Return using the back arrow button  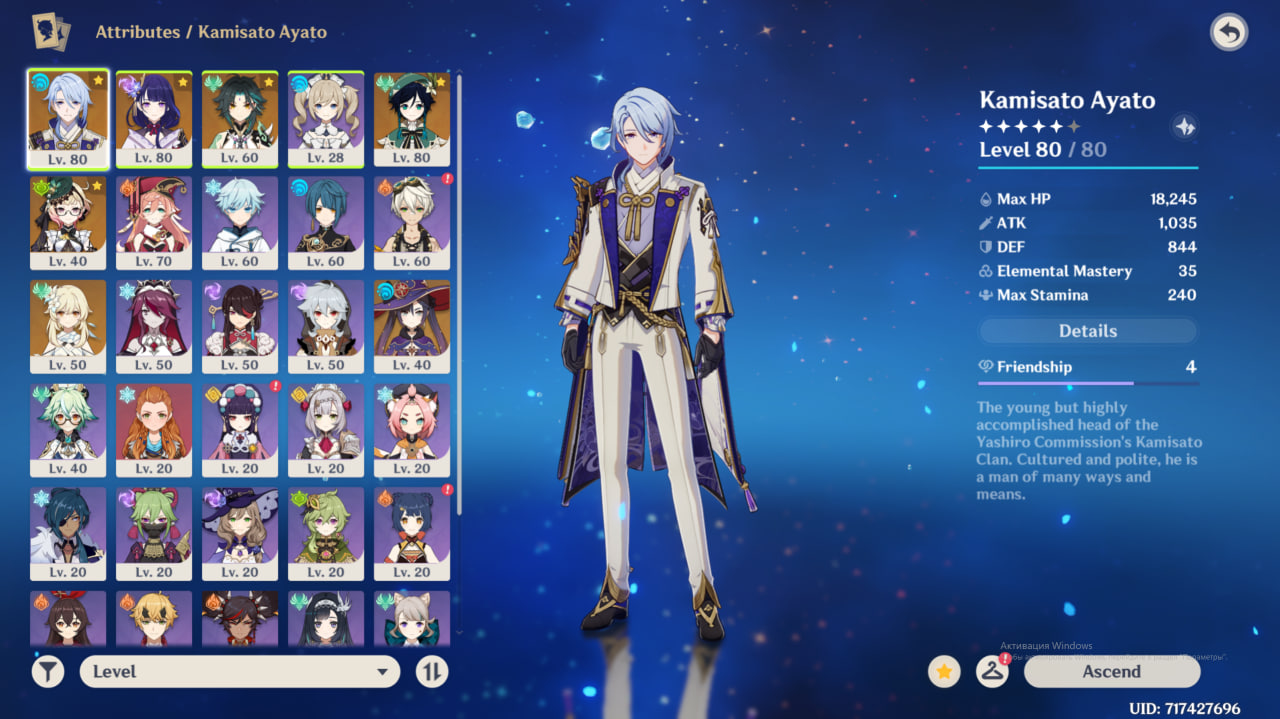click(x=1229, y=32)
